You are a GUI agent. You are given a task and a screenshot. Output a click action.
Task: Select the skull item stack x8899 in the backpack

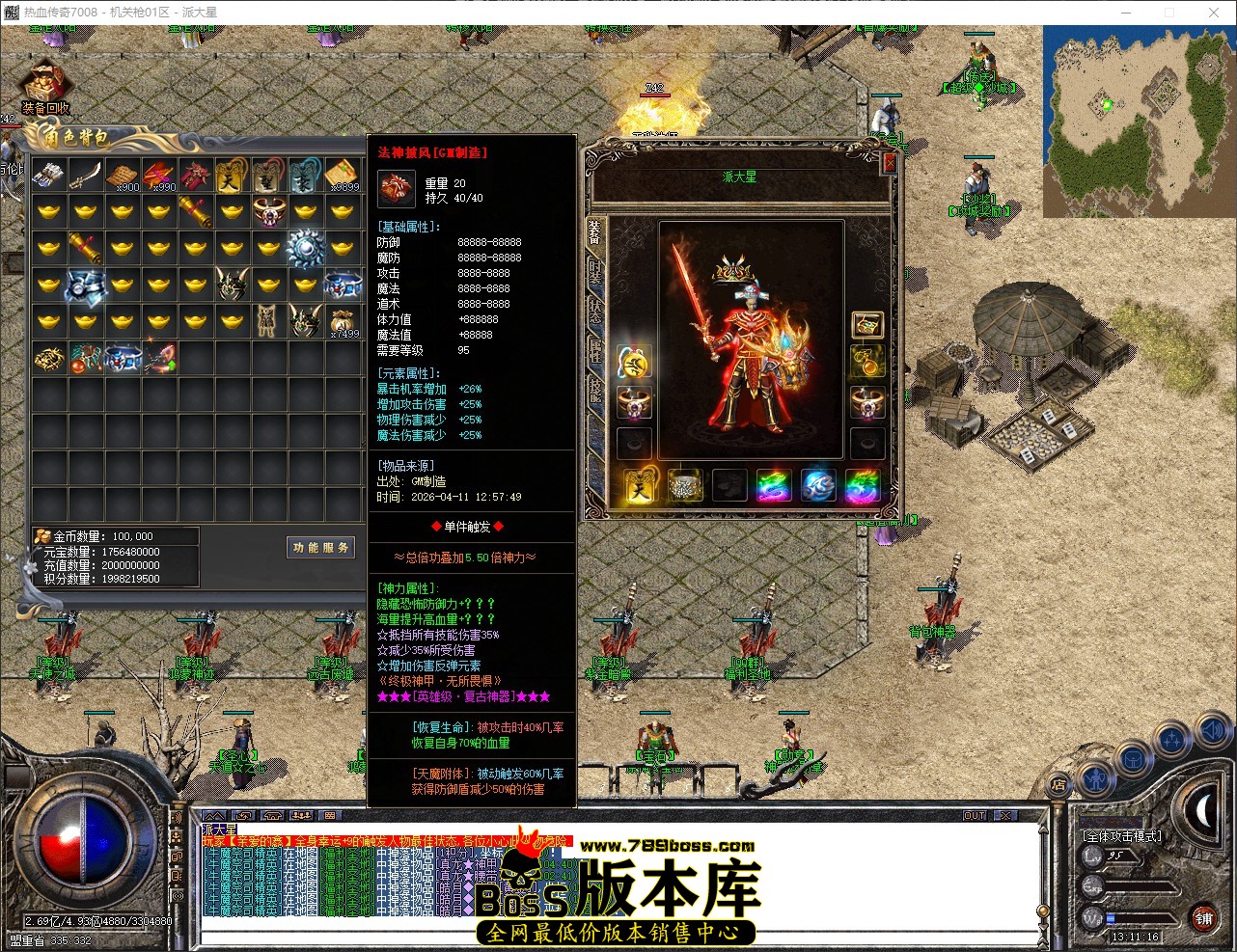pyautogui.click(x=343, y=176)
